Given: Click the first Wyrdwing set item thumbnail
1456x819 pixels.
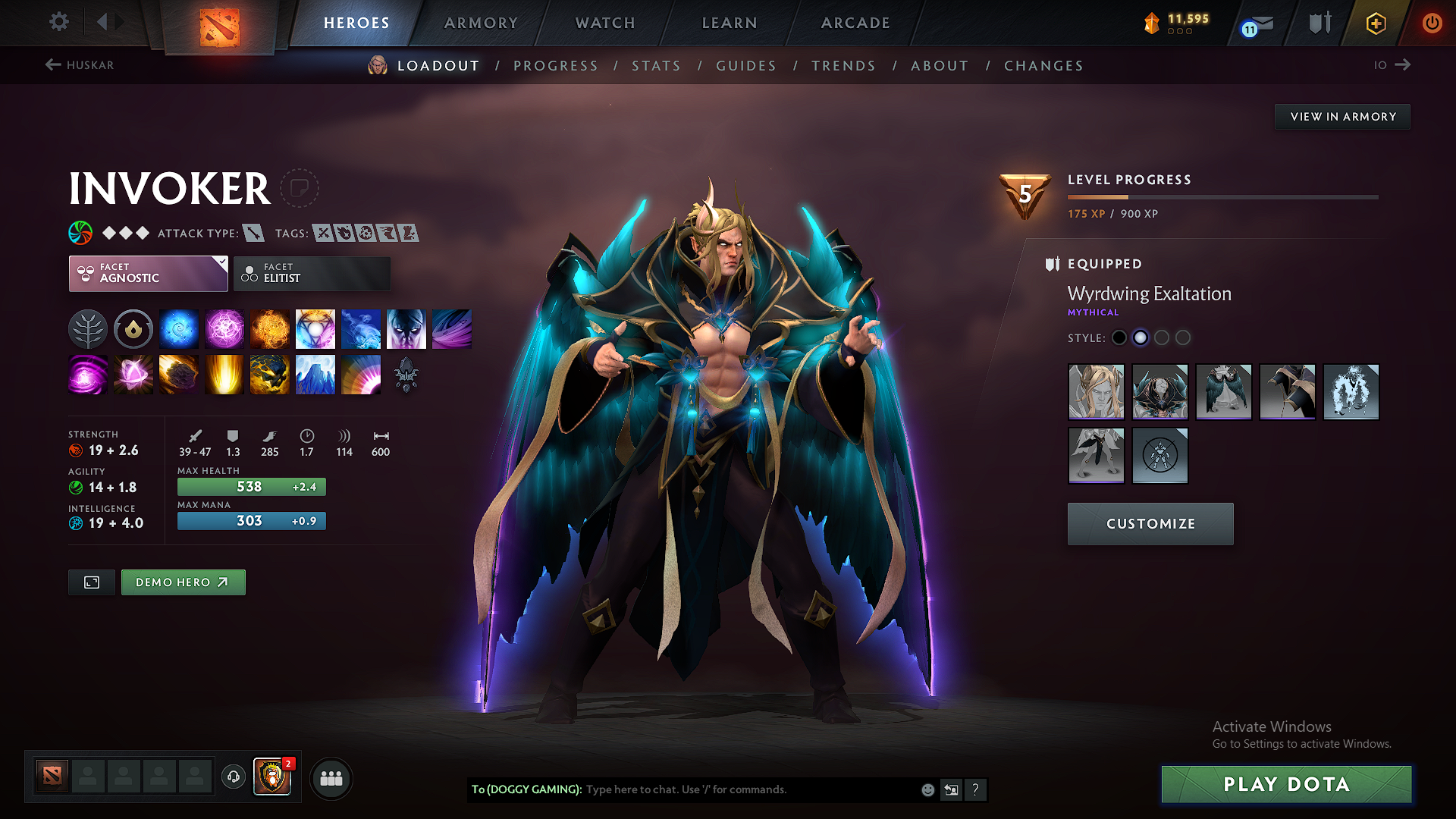Looking at the screenshot, I should pos(1096,392).
